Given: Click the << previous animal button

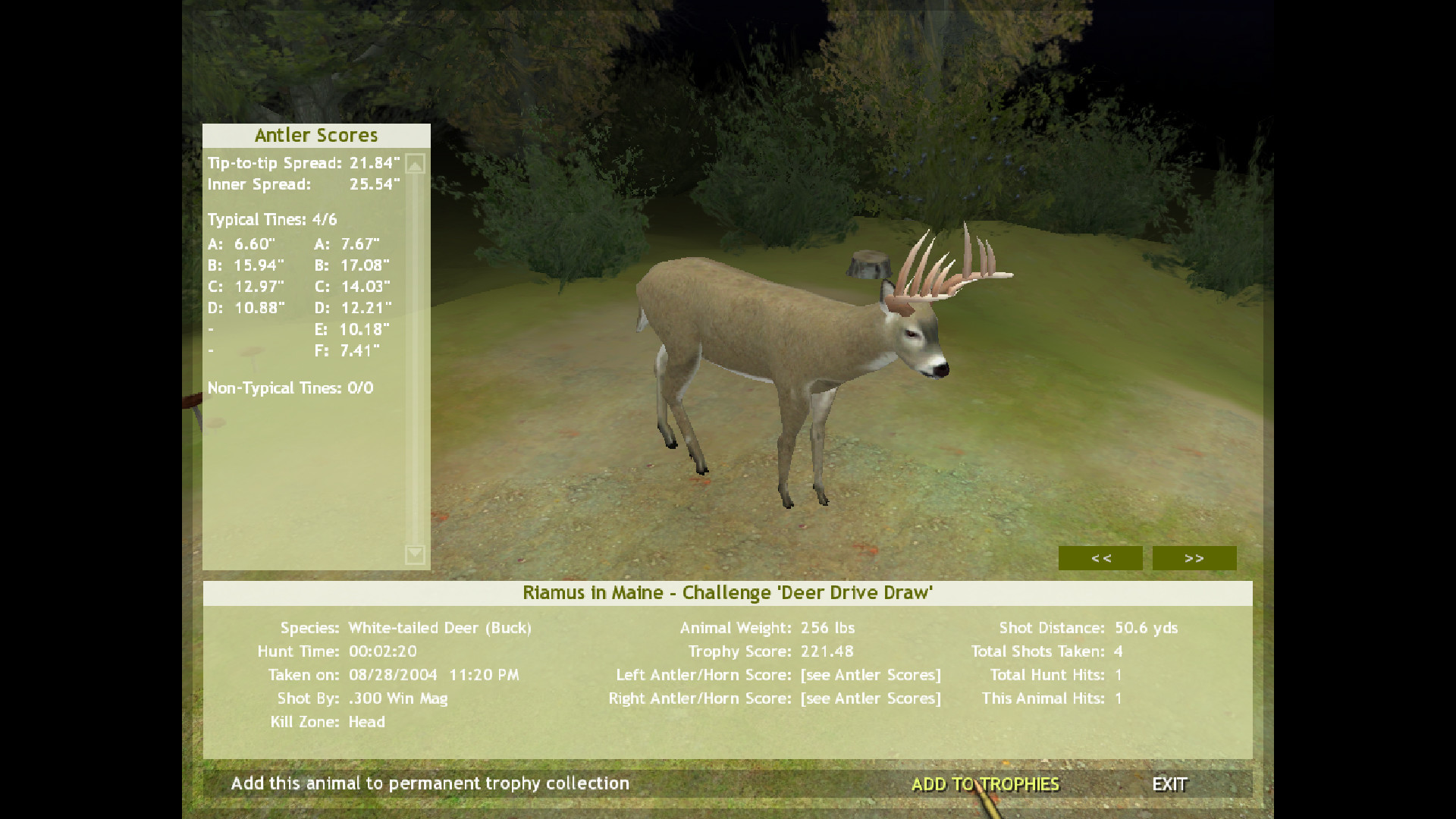Looking at the screenshot, I should 1100,558.
